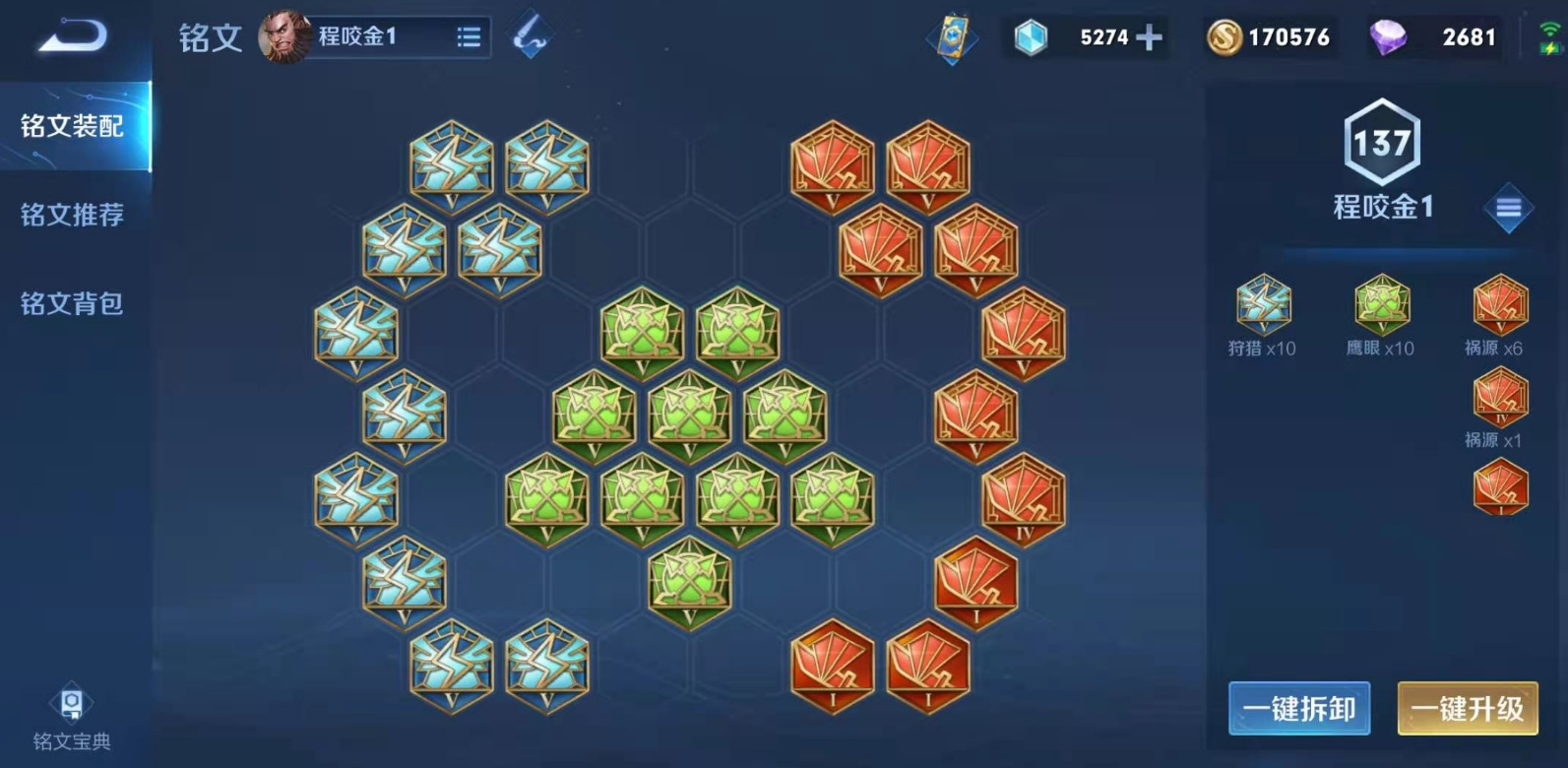Image resolution: width=1568 pixels, height=768 pixels.
Task: Open 铭文宝典 guide
Action: [72, 718]
